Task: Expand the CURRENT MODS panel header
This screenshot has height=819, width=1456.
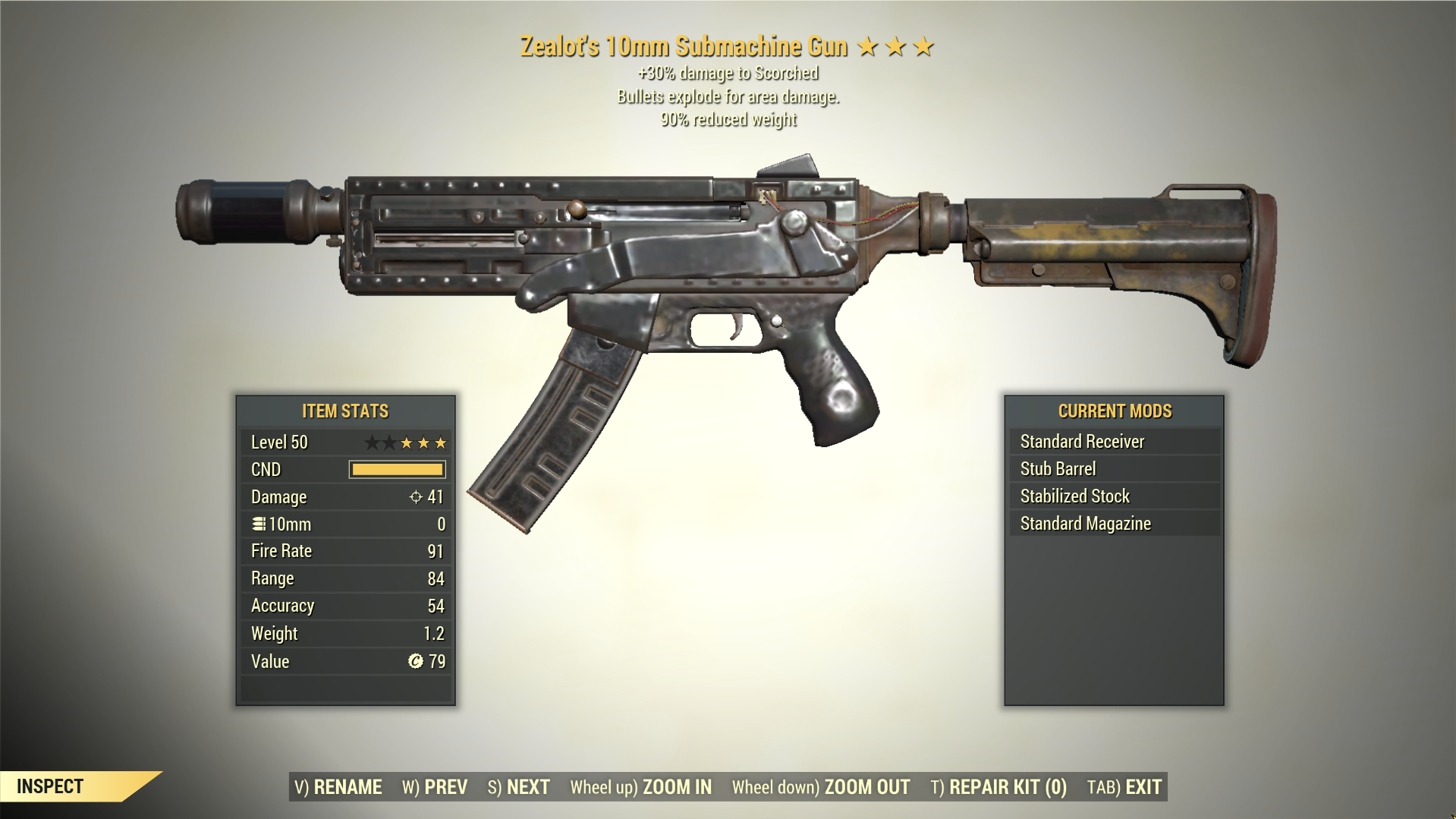Action: [1115, 411]
